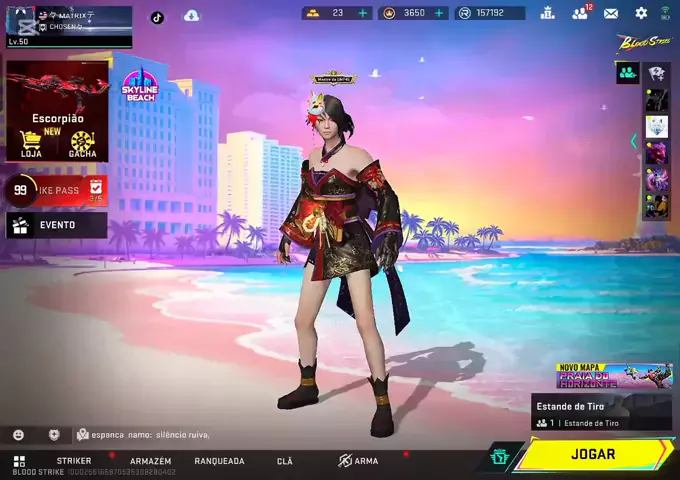This screenshot has height=480, width=680.
Task: Go to the CLÃ tab
Action: (285, 461)
